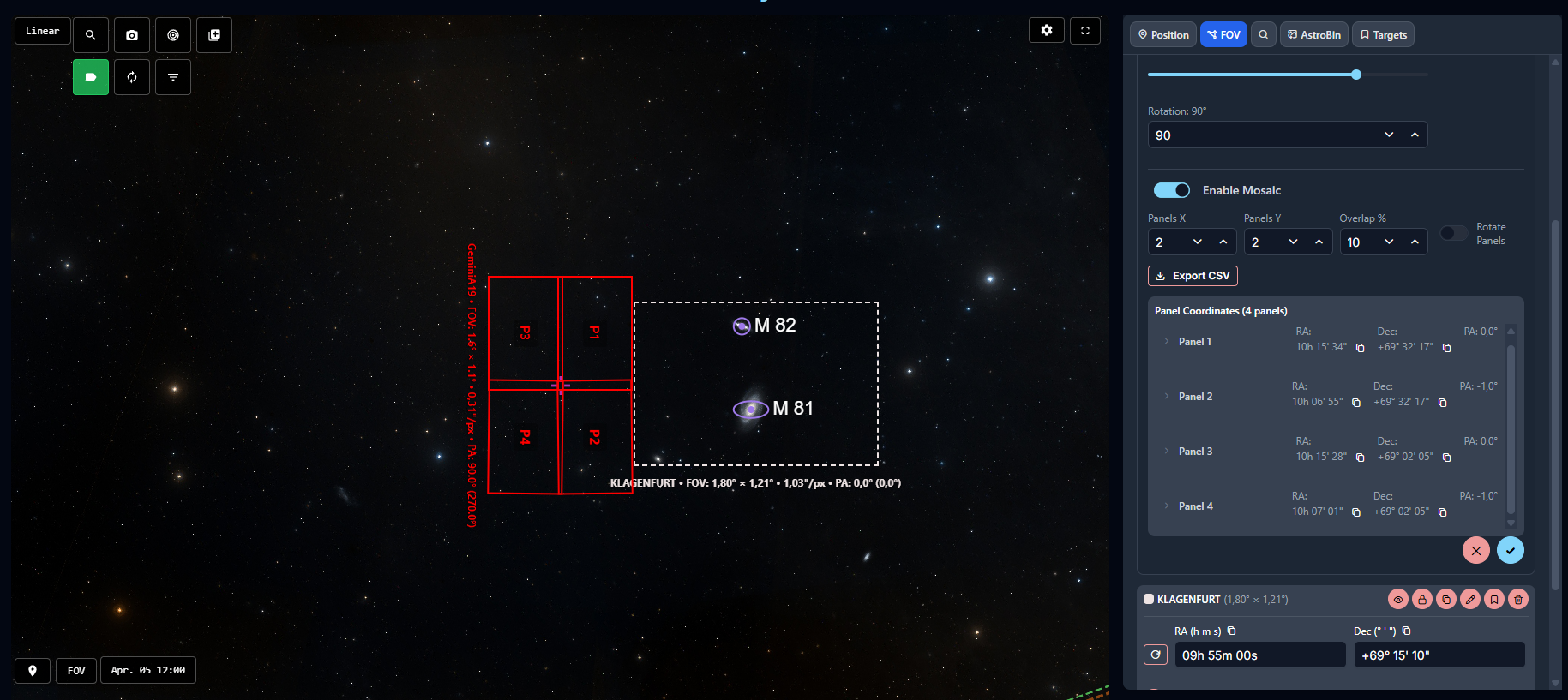Add a new image with the add-frame icon

tap(213, 35)
